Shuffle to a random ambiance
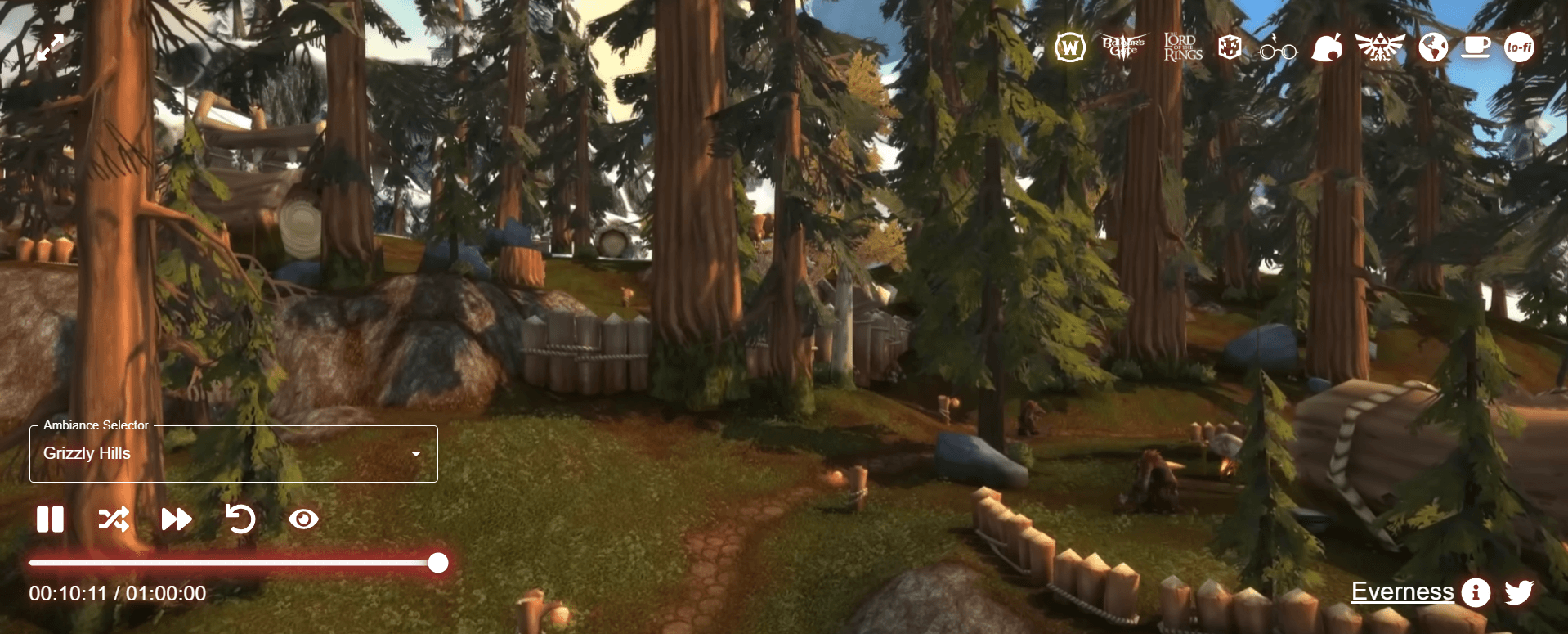Image resolution: width=1568 pixels, height=634 pixels. click(x=114, y=519)
